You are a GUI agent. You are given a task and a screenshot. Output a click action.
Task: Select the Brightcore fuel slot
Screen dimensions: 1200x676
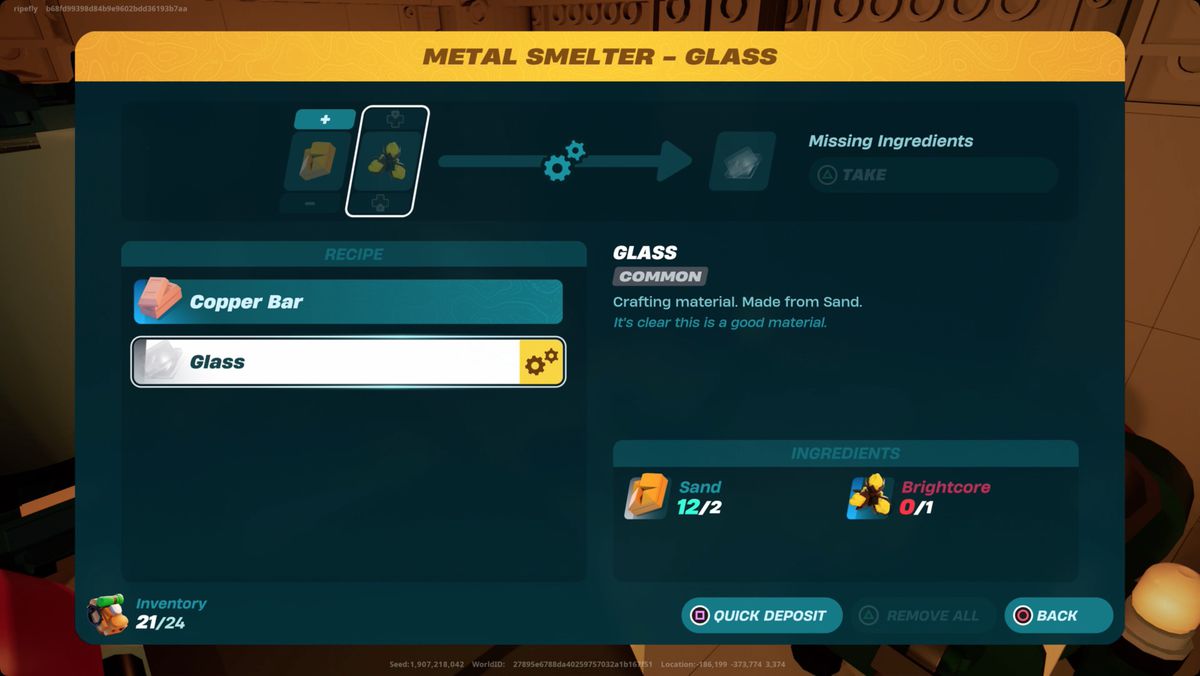point(387,161)
